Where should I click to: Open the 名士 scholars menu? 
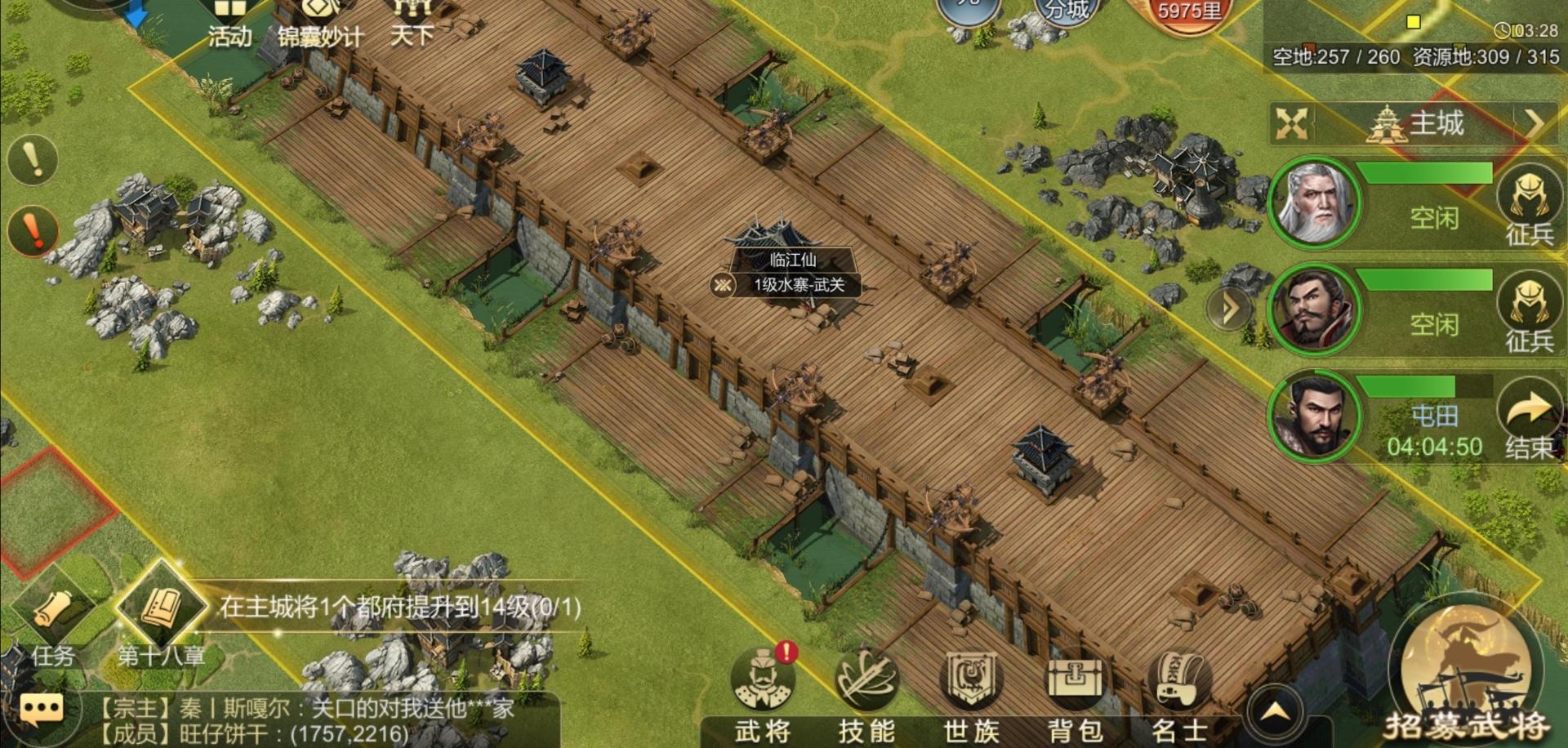(1178, 694)
